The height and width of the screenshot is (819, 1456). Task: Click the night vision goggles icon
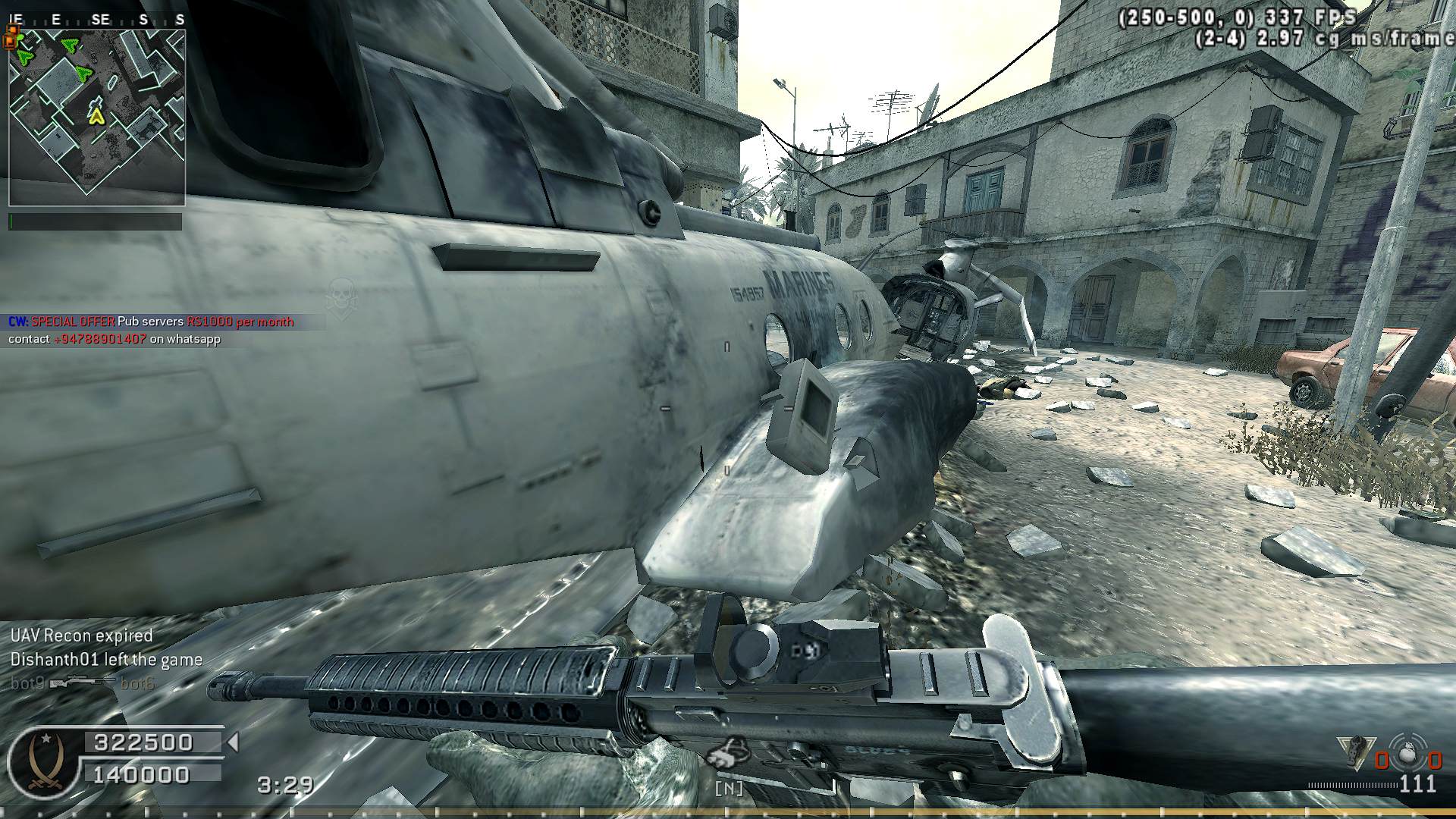pyautogui.click(x=729, y=753)
